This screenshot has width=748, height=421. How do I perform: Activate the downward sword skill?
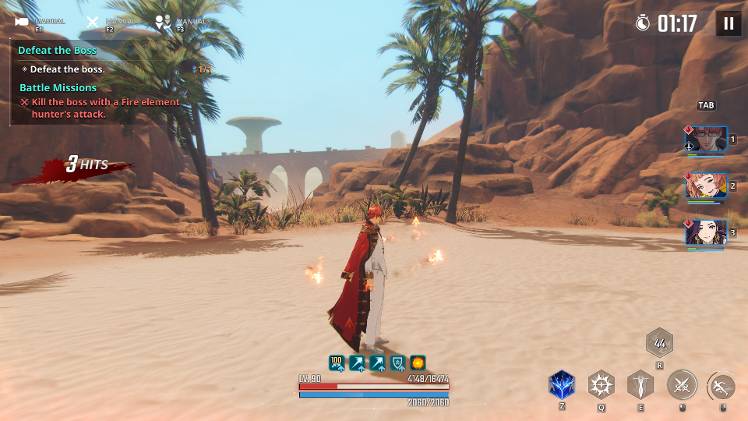pos(640,385)
